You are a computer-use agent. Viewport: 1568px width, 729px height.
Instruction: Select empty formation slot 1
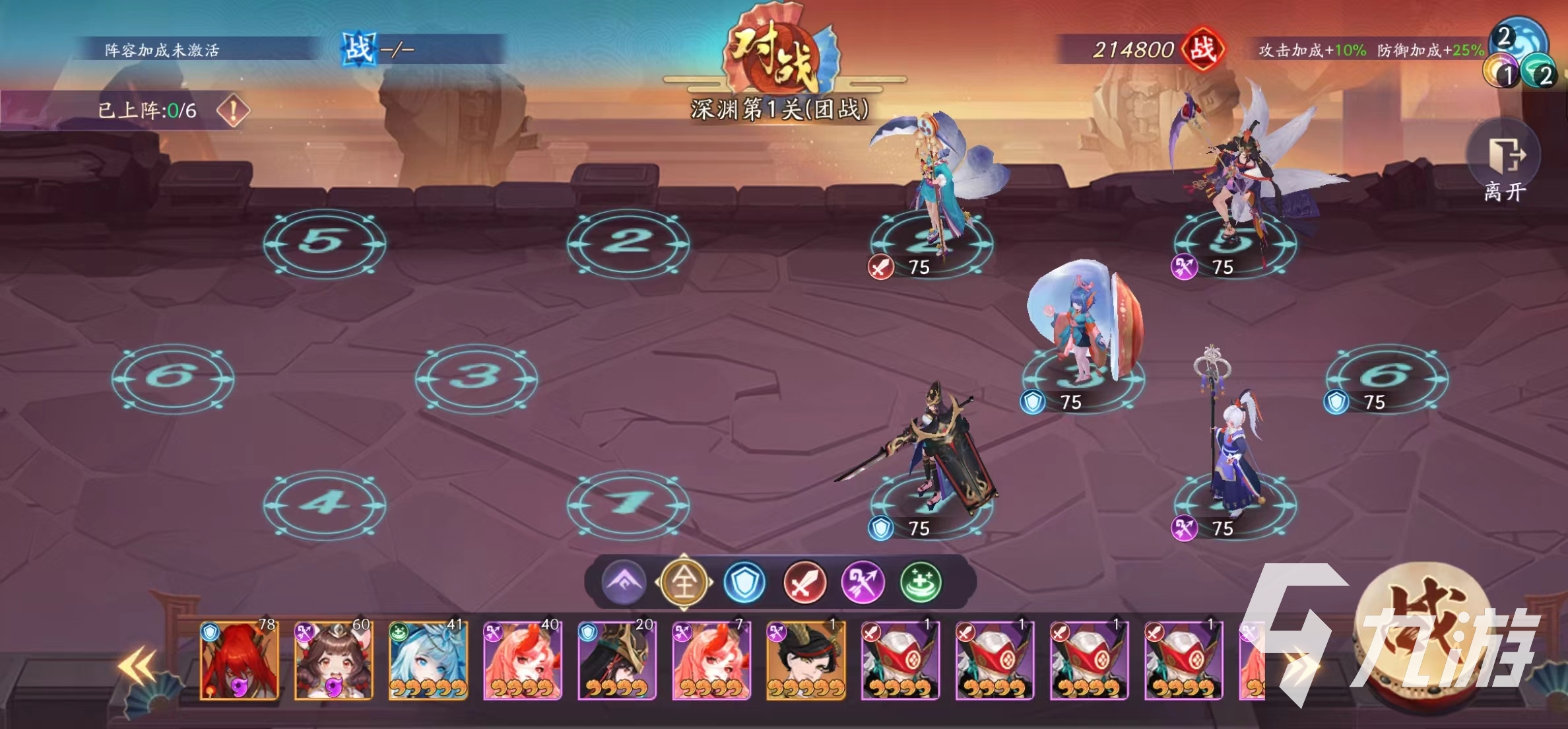(x=628, y=504)
